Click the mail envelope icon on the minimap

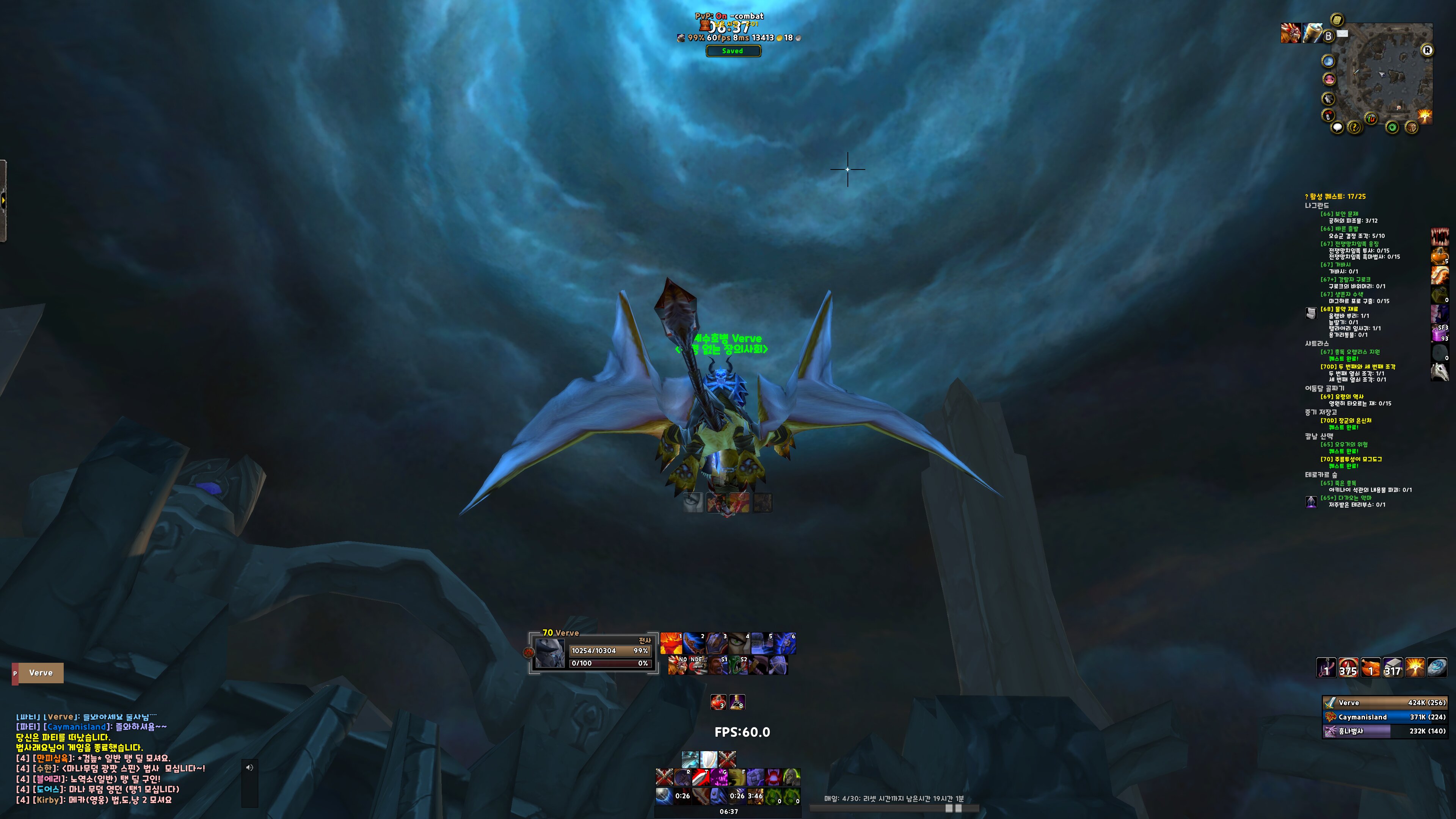pyautogui.click(x=1342, y=33)
